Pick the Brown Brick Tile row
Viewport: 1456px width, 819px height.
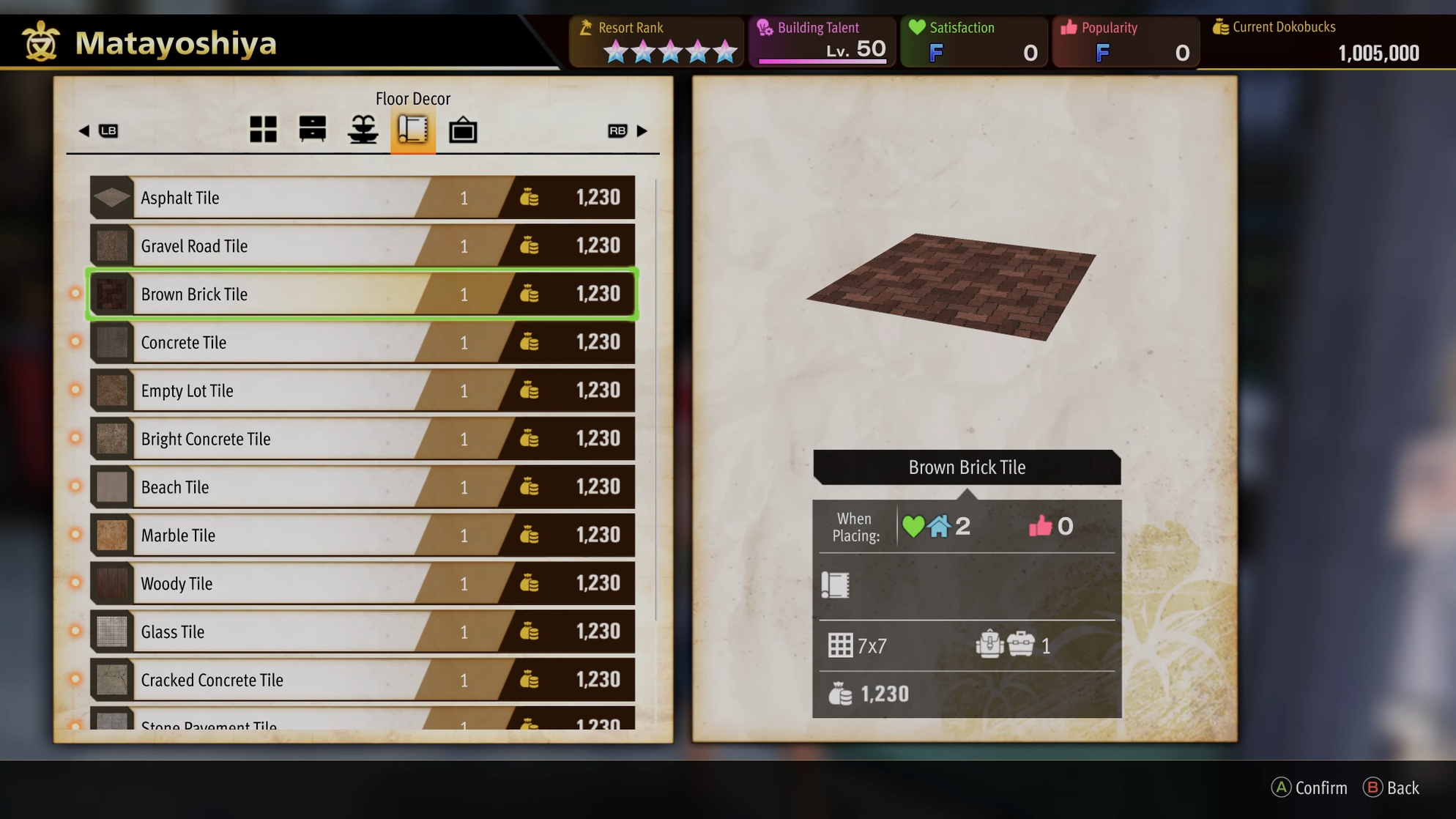tap(362, 294)
